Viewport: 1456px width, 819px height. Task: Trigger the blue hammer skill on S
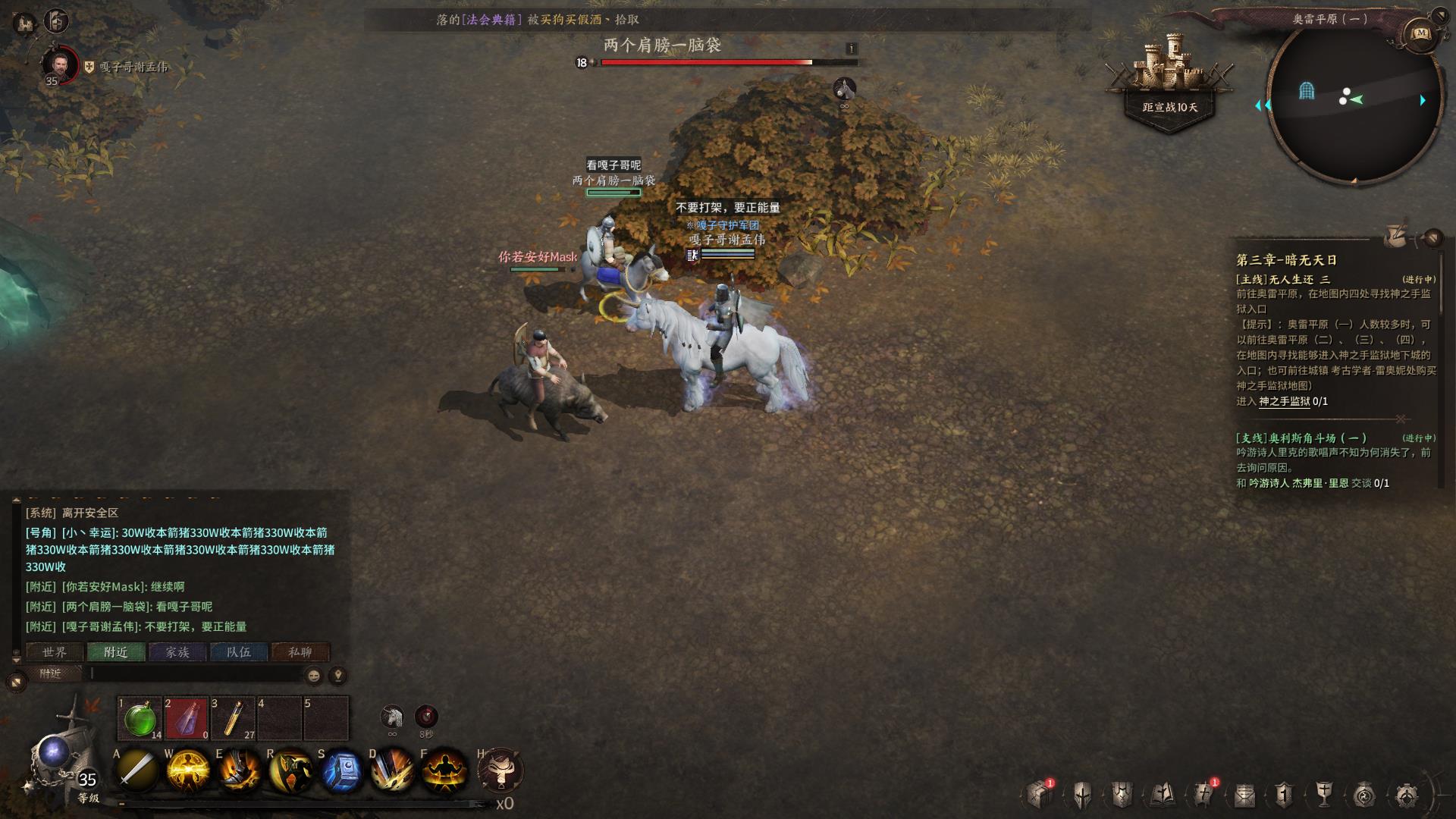342,770
